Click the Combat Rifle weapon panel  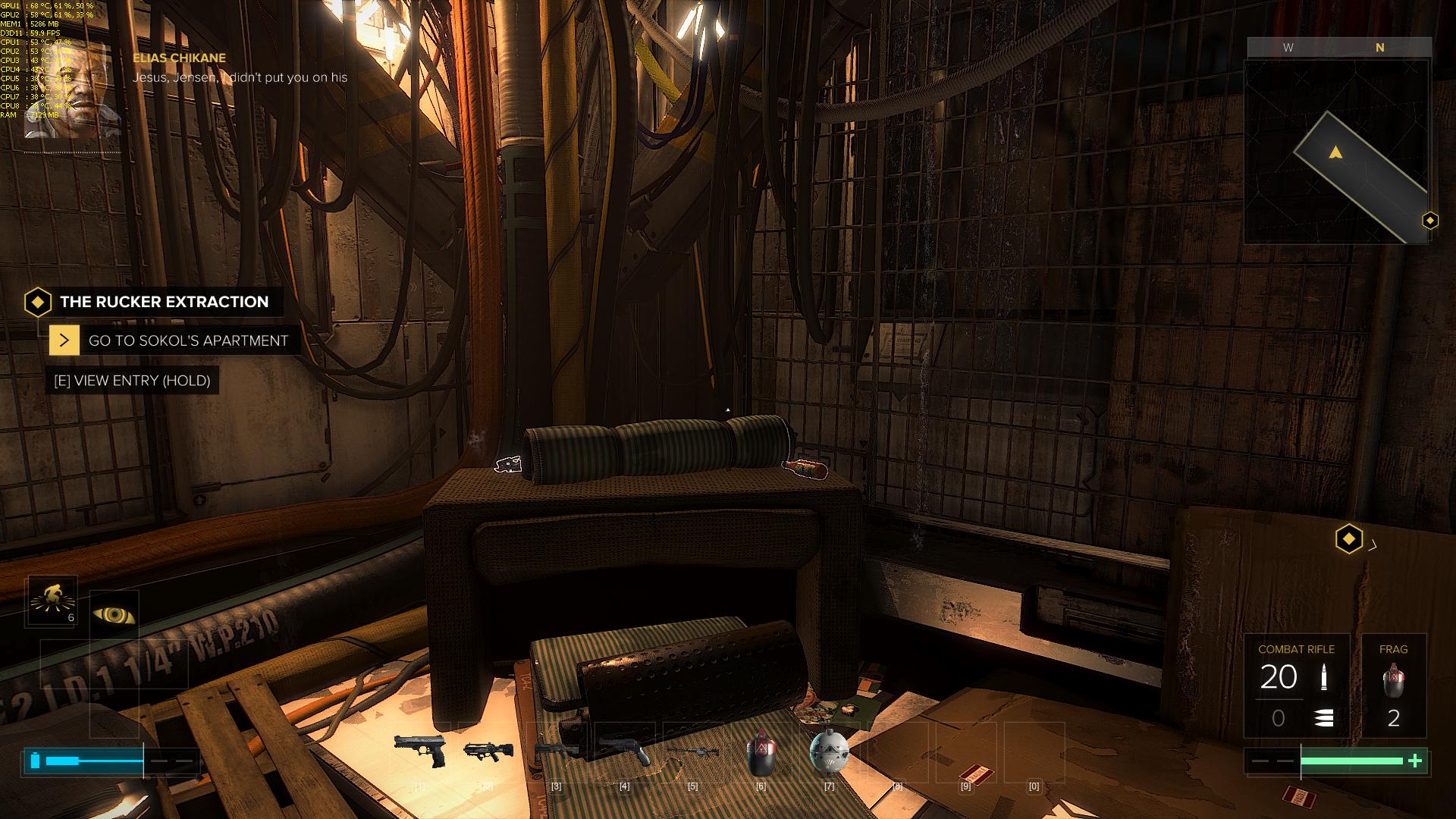tap(1296, 686)
